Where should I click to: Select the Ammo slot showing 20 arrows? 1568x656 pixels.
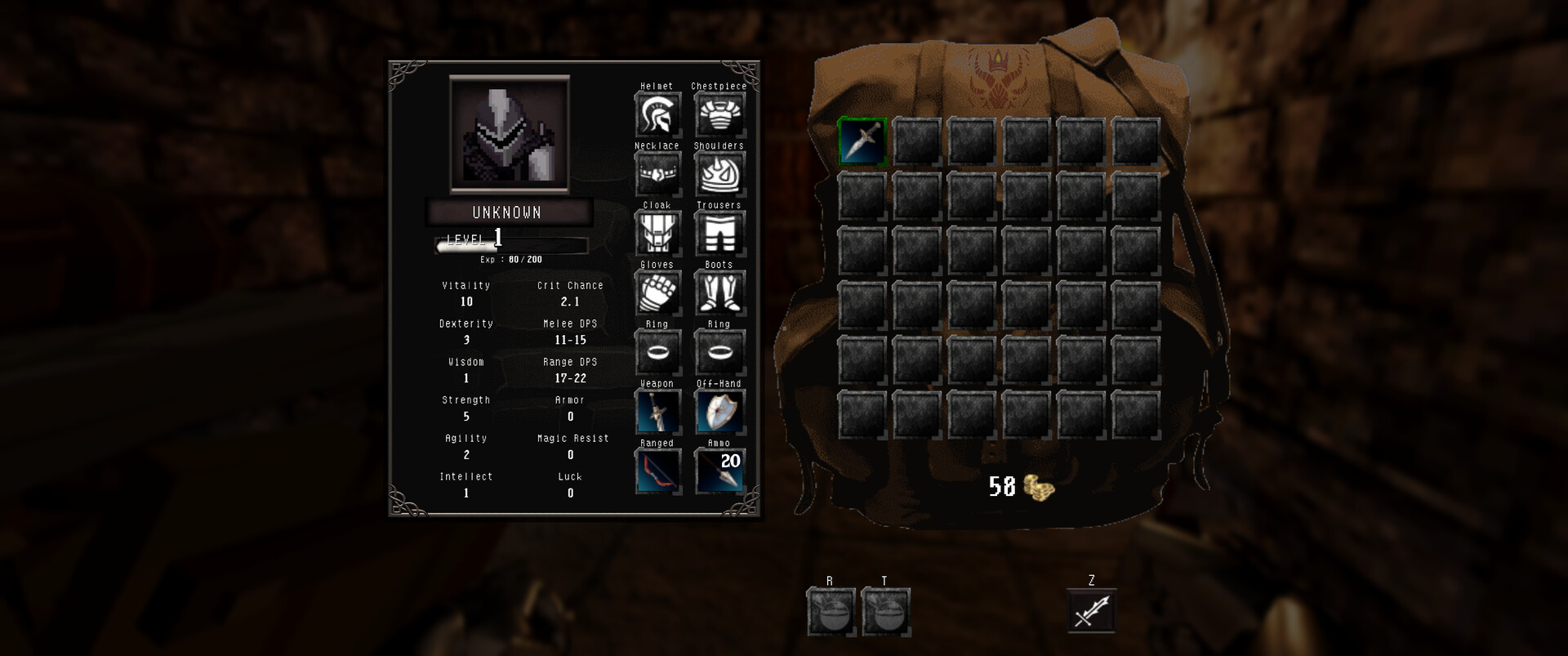pos(720,471)
